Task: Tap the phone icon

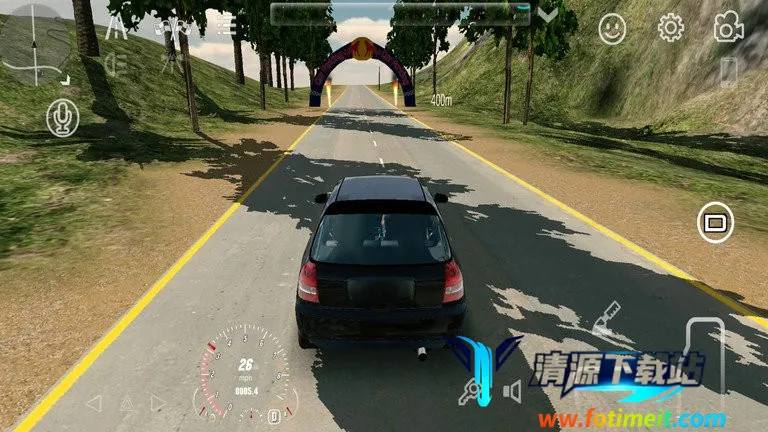Action: [728, 72]
